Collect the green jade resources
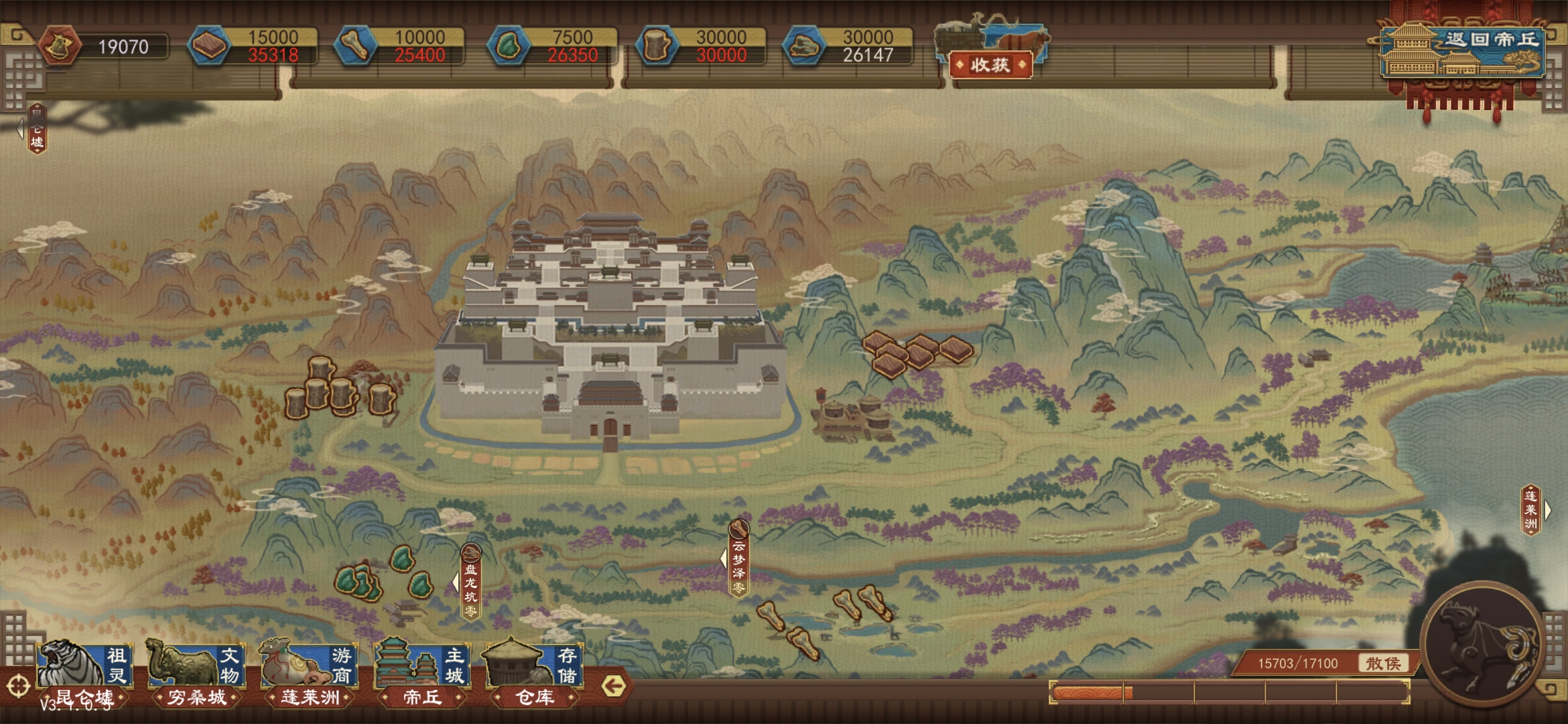The image size is (1568, 724). 382,577
